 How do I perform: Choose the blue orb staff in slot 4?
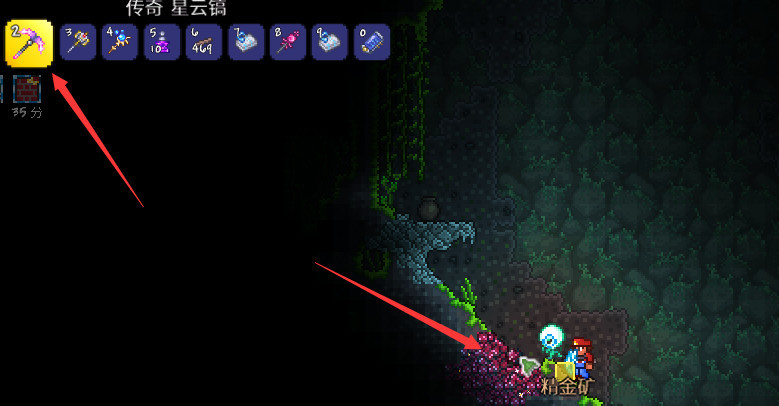120,43
